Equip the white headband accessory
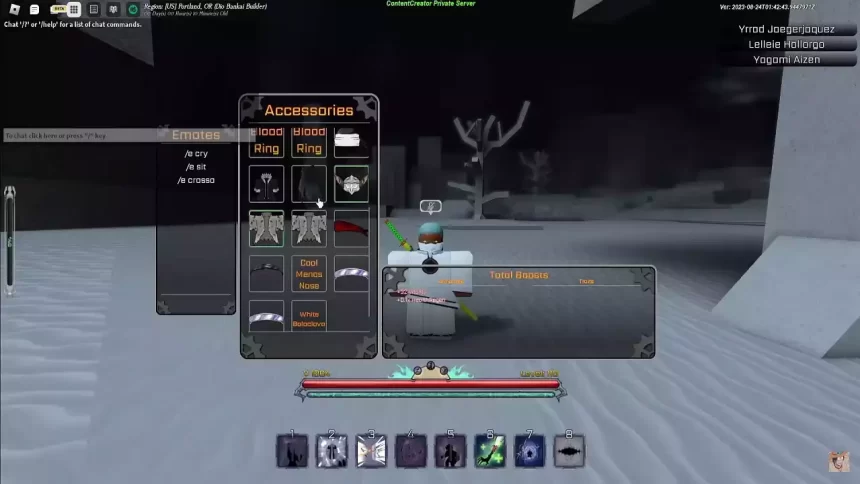This screenshot has height=484, width=860. (x=351, y=141)
